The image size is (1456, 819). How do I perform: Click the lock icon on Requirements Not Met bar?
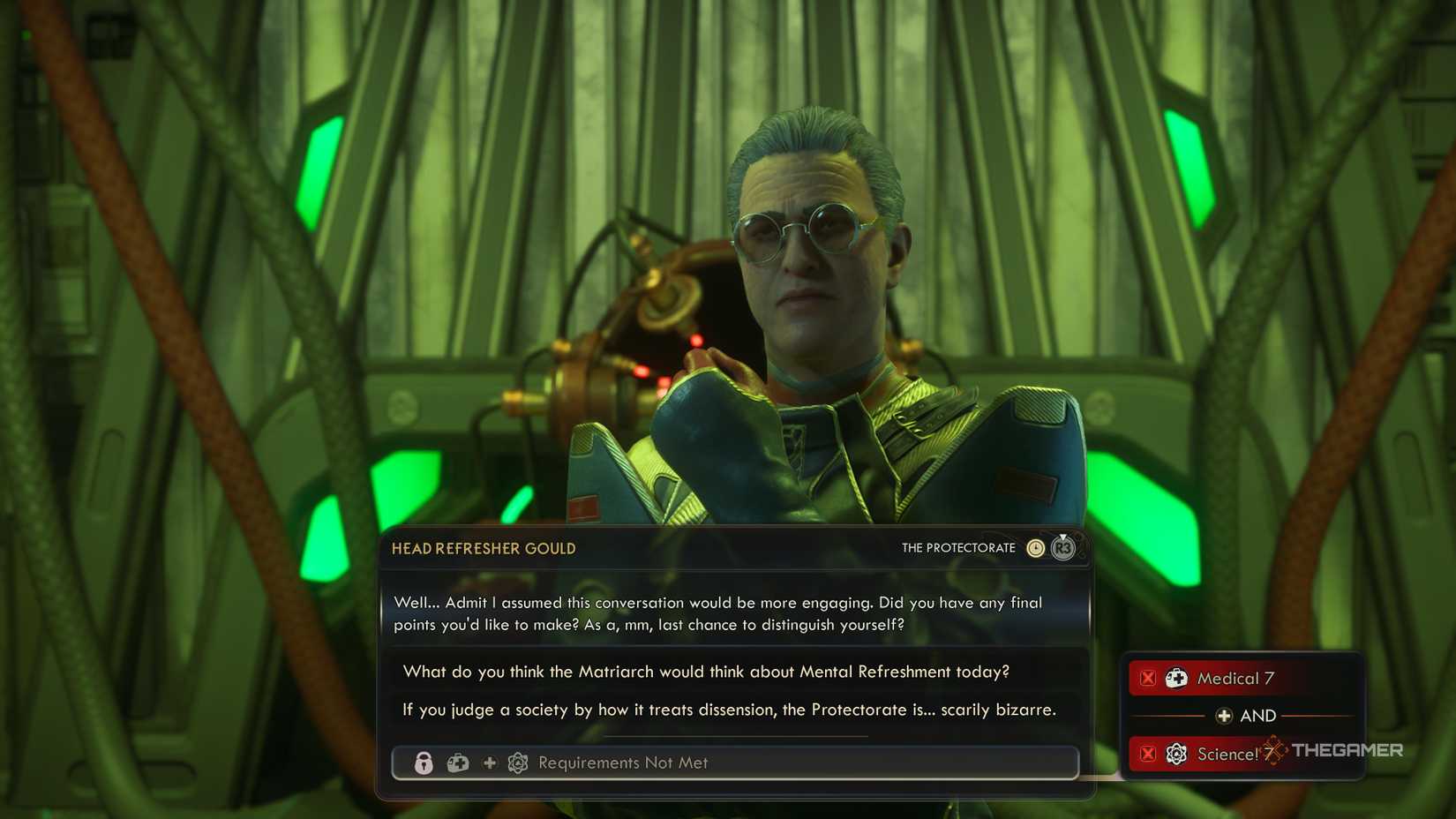pos(424,763)
